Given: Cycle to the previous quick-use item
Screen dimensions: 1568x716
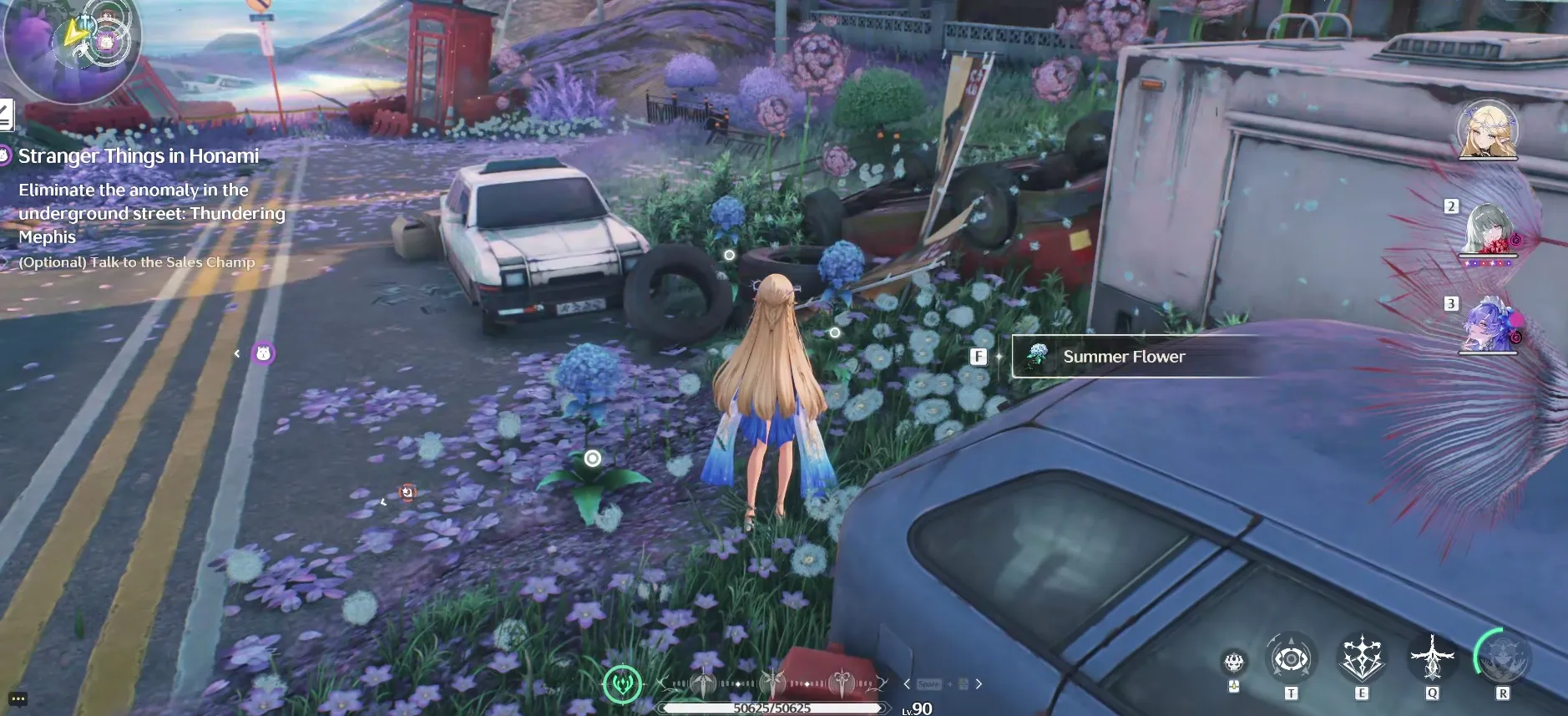Looking at the screenshot, I should point(907,684).
